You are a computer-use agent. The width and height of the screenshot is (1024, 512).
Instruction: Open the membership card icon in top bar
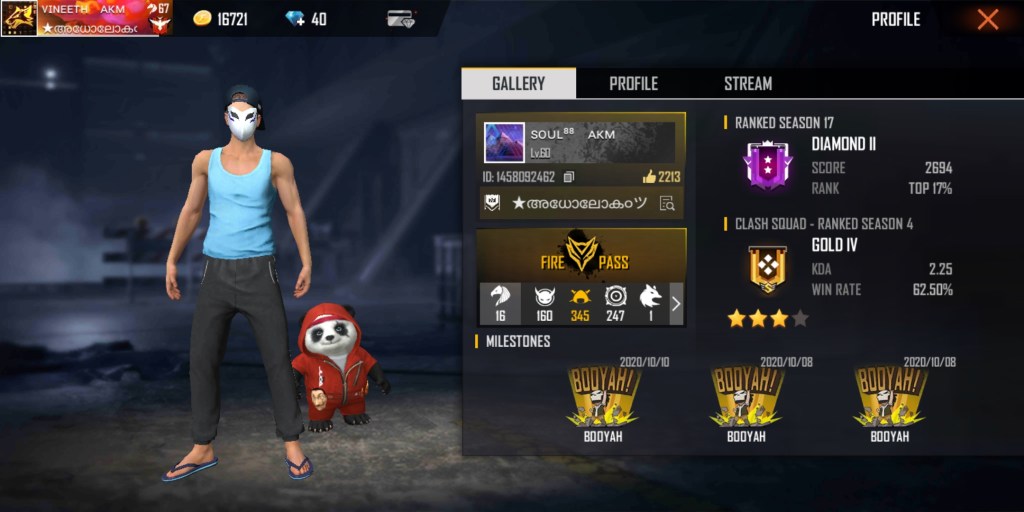401,19
